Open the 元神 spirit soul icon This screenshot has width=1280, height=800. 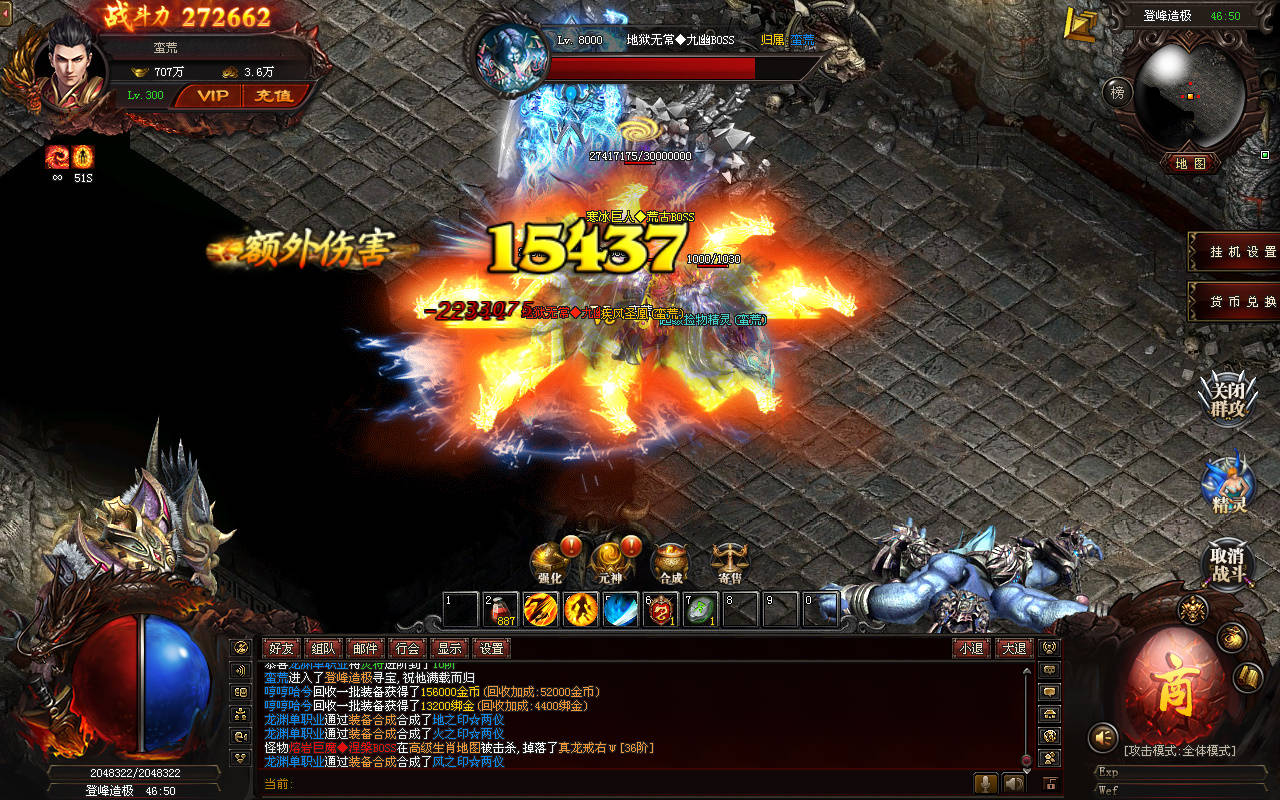pyautogui.click(x=609, y=562)
